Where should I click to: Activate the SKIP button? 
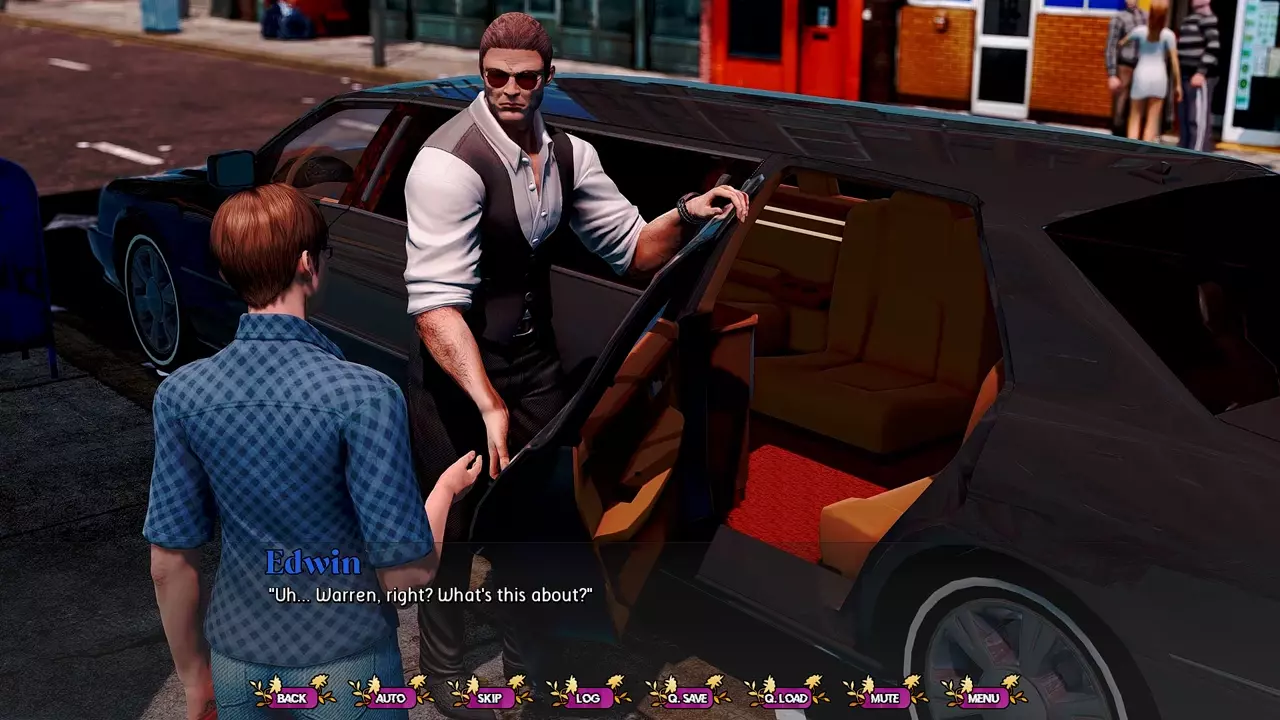click(x=490, y=697)
